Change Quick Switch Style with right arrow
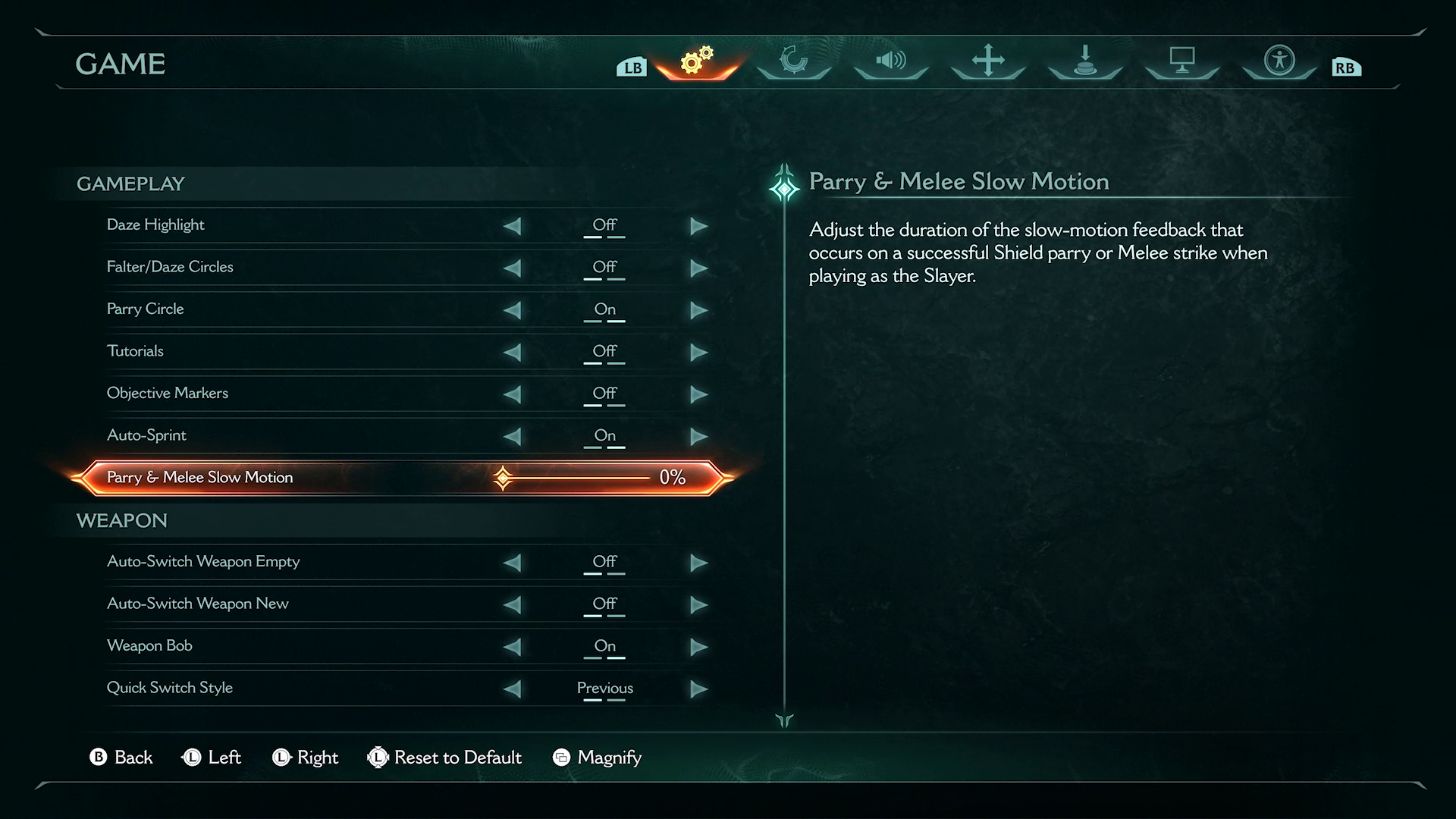Screen dimensions: 1456x819 698,689
